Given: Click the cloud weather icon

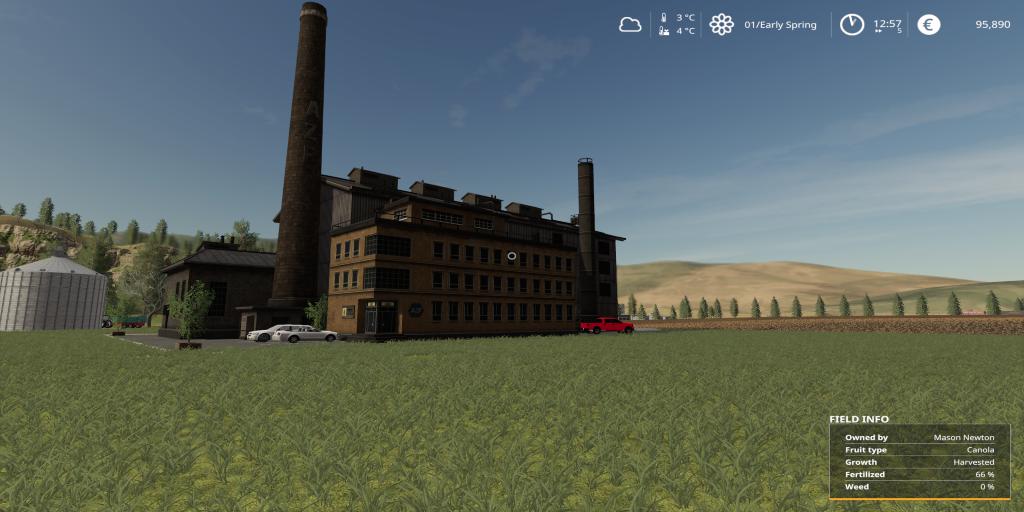Looking at the screenshot, I should [x=630, y=25].
